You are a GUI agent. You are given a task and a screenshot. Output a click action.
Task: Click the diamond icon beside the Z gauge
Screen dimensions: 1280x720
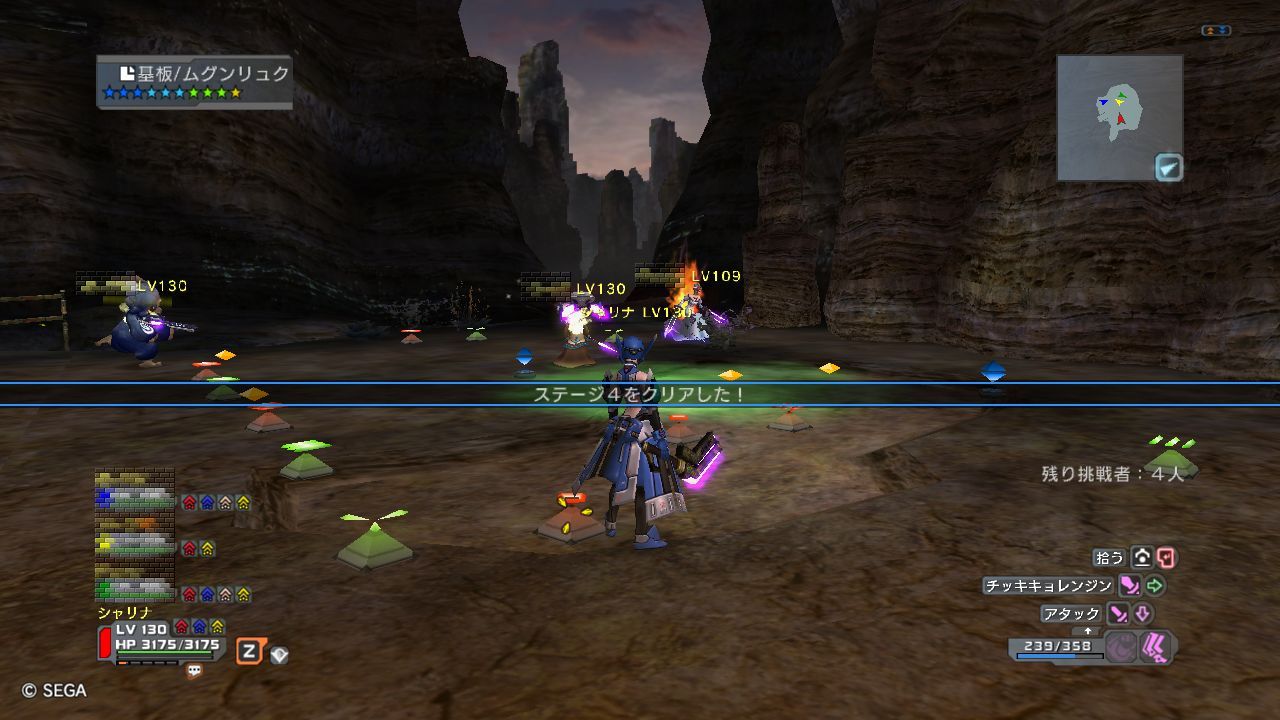tap(279, 655)
